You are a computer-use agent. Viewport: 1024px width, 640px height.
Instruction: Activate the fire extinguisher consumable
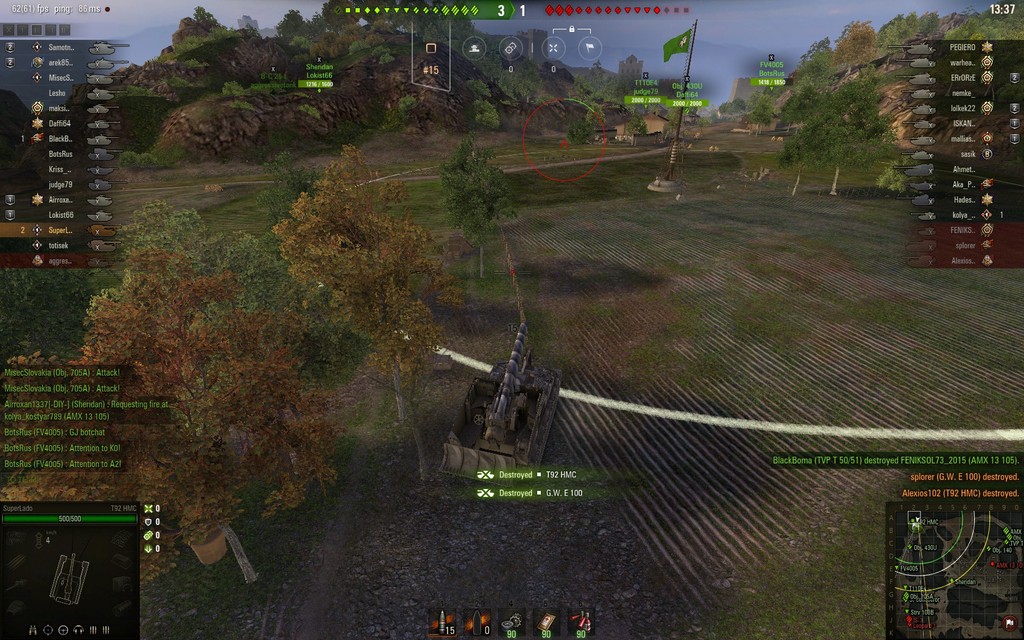pyautogui.click(x=580, y=622)
